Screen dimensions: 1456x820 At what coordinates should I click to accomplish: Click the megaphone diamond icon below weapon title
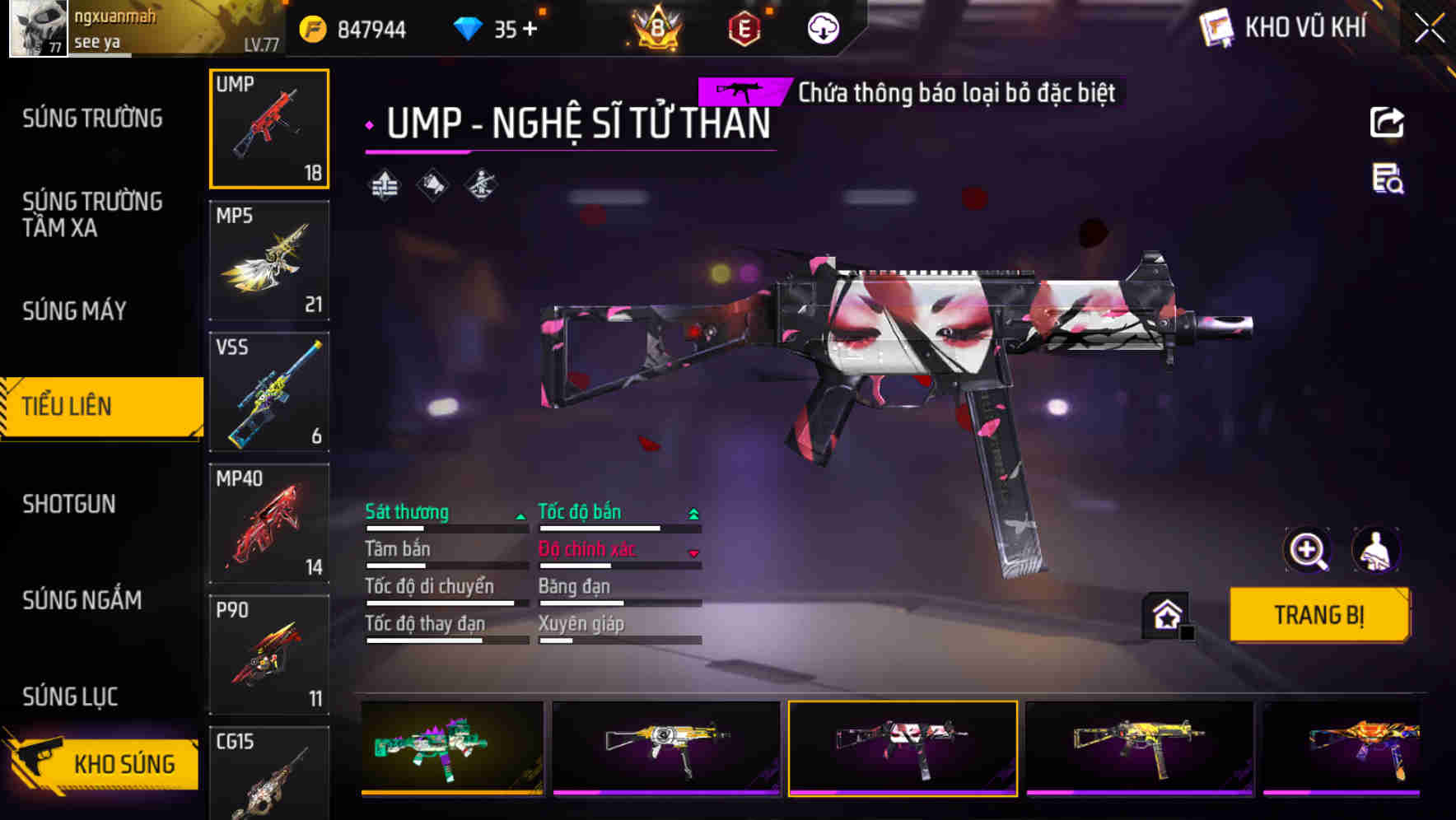432,185
